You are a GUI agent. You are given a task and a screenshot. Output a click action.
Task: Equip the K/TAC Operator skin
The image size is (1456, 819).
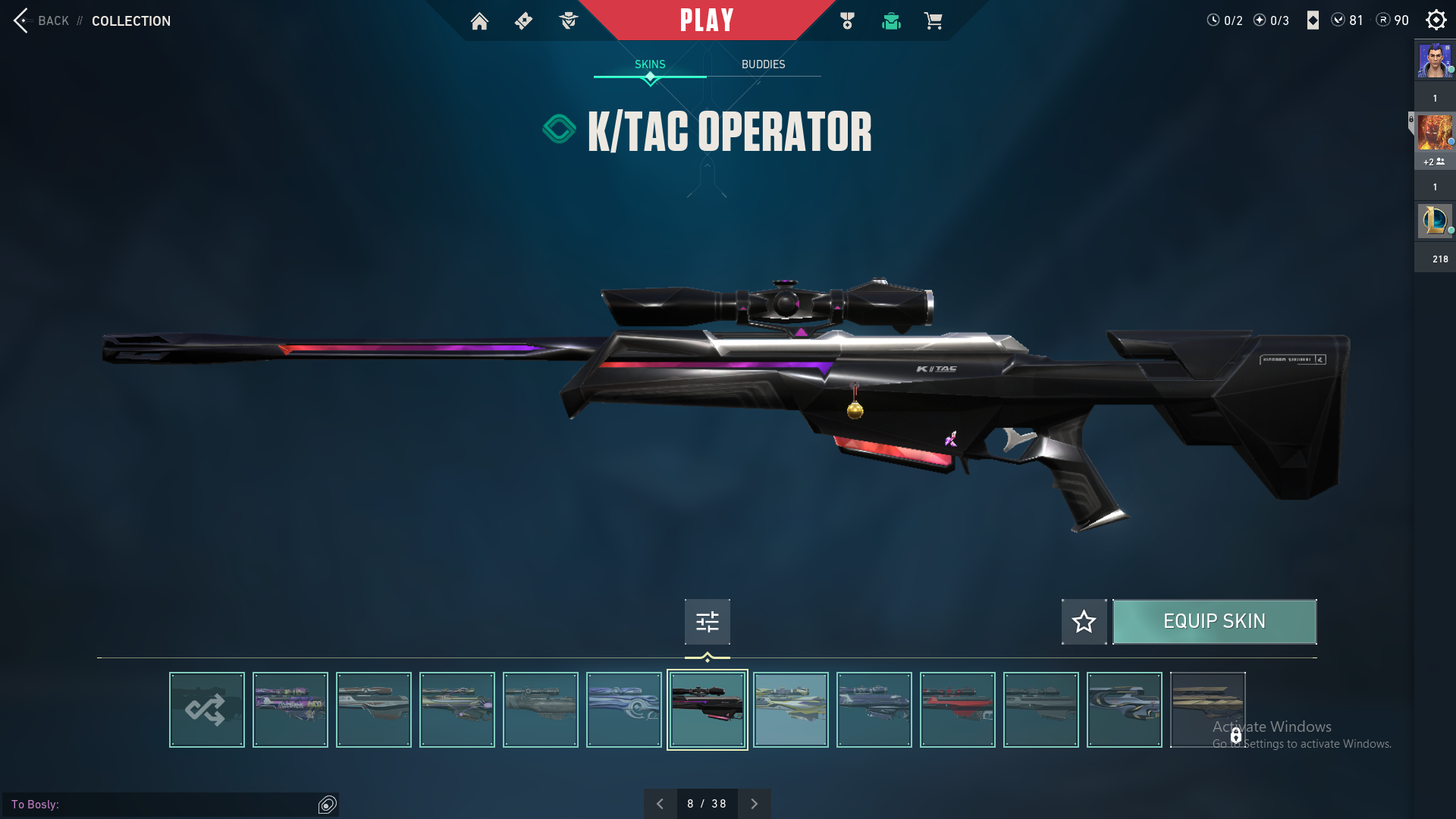point(1214,622)
